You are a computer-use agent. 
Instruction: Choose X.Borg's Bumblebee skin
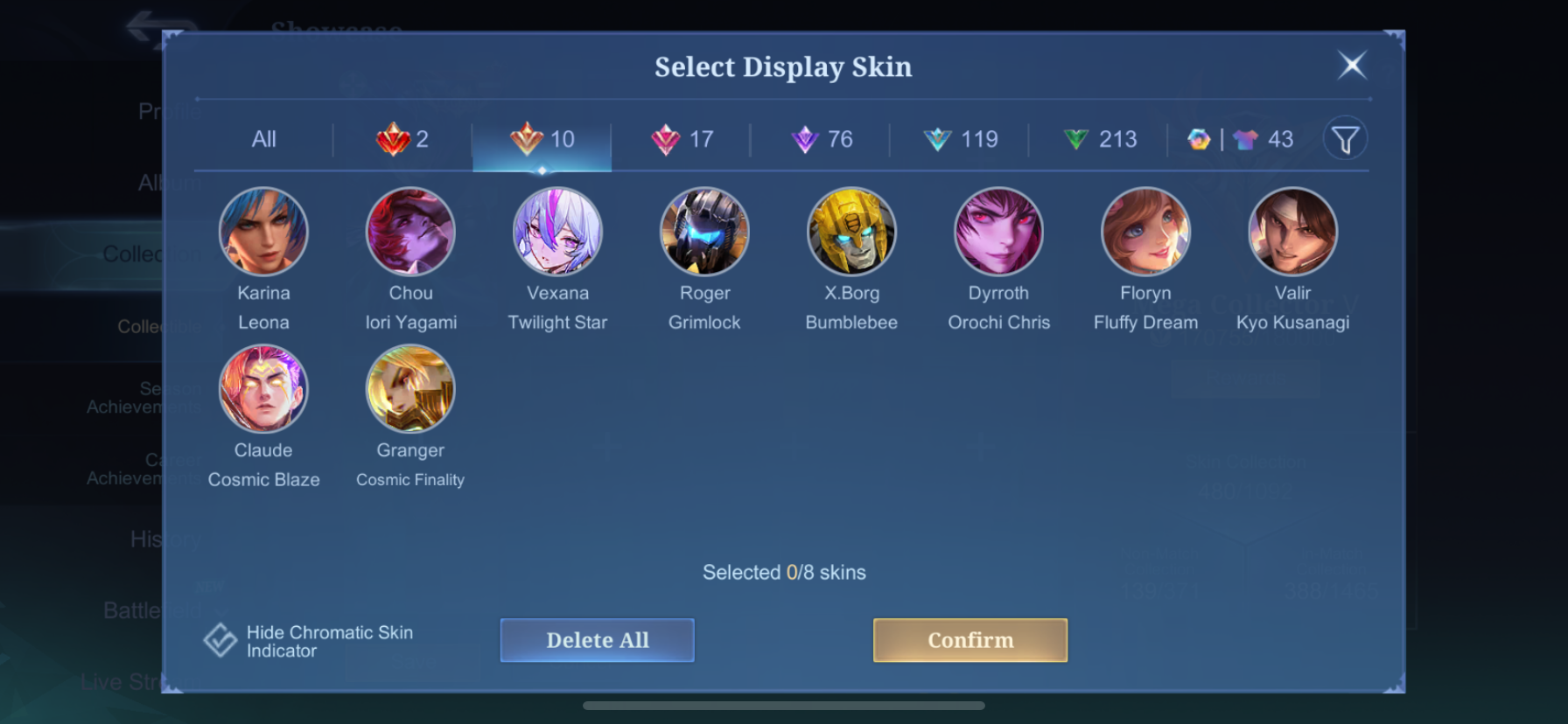coord(851,232)
